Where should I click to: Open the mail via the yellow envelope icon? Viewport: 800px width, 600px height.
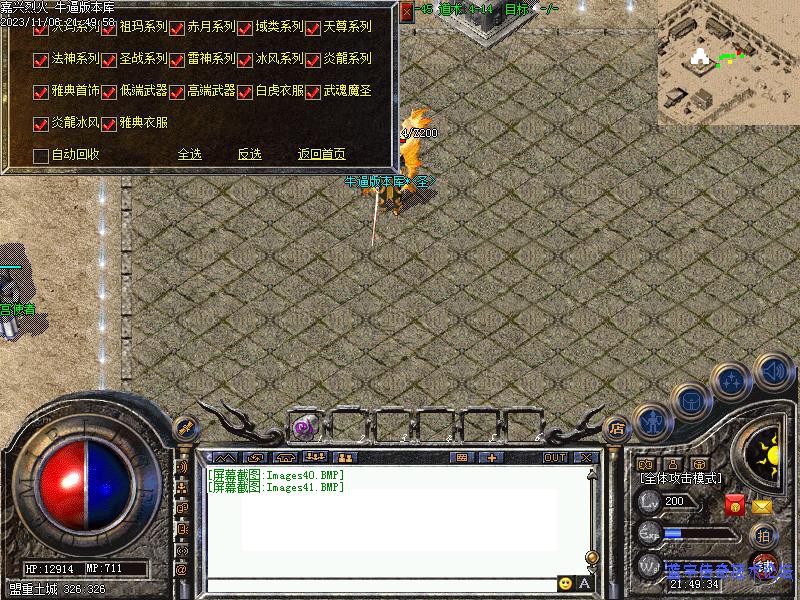pyautogui.click(x=762, y=505)
